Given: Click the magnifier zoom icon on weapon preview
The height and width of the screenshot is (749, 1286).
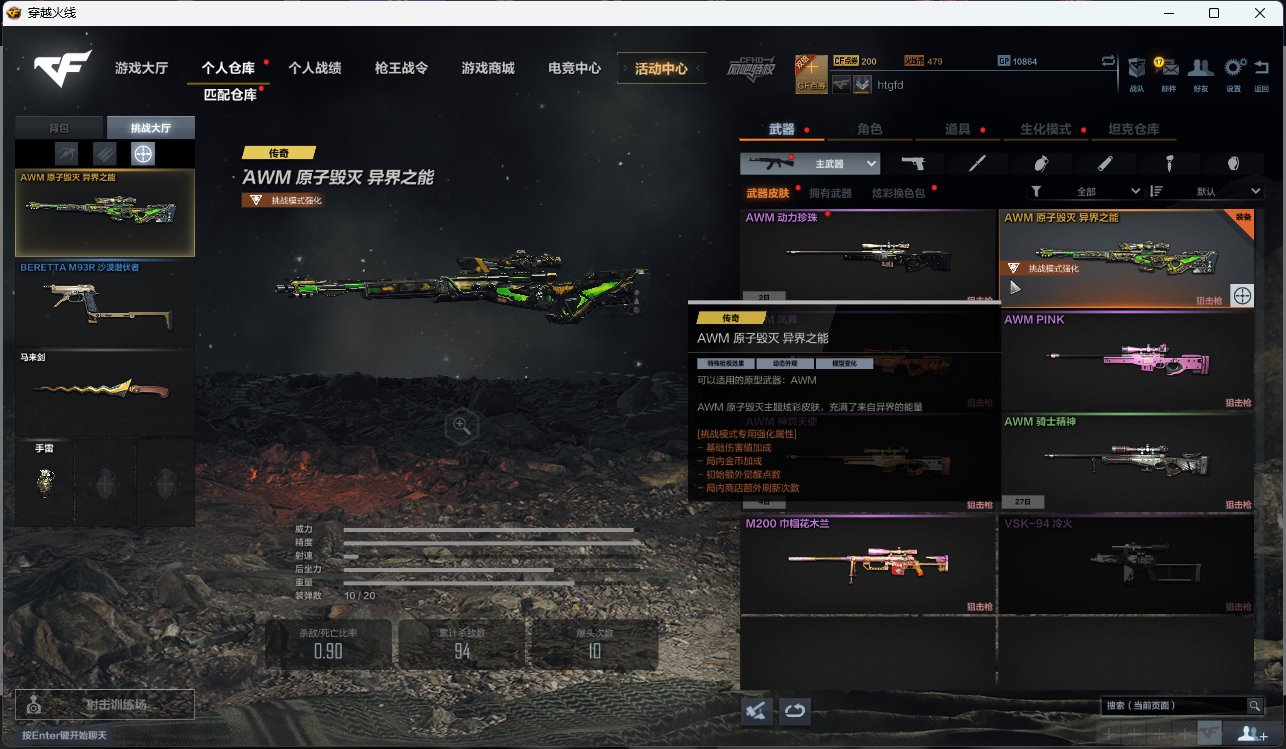Looking at the screenshot, I should coord(460,425).
